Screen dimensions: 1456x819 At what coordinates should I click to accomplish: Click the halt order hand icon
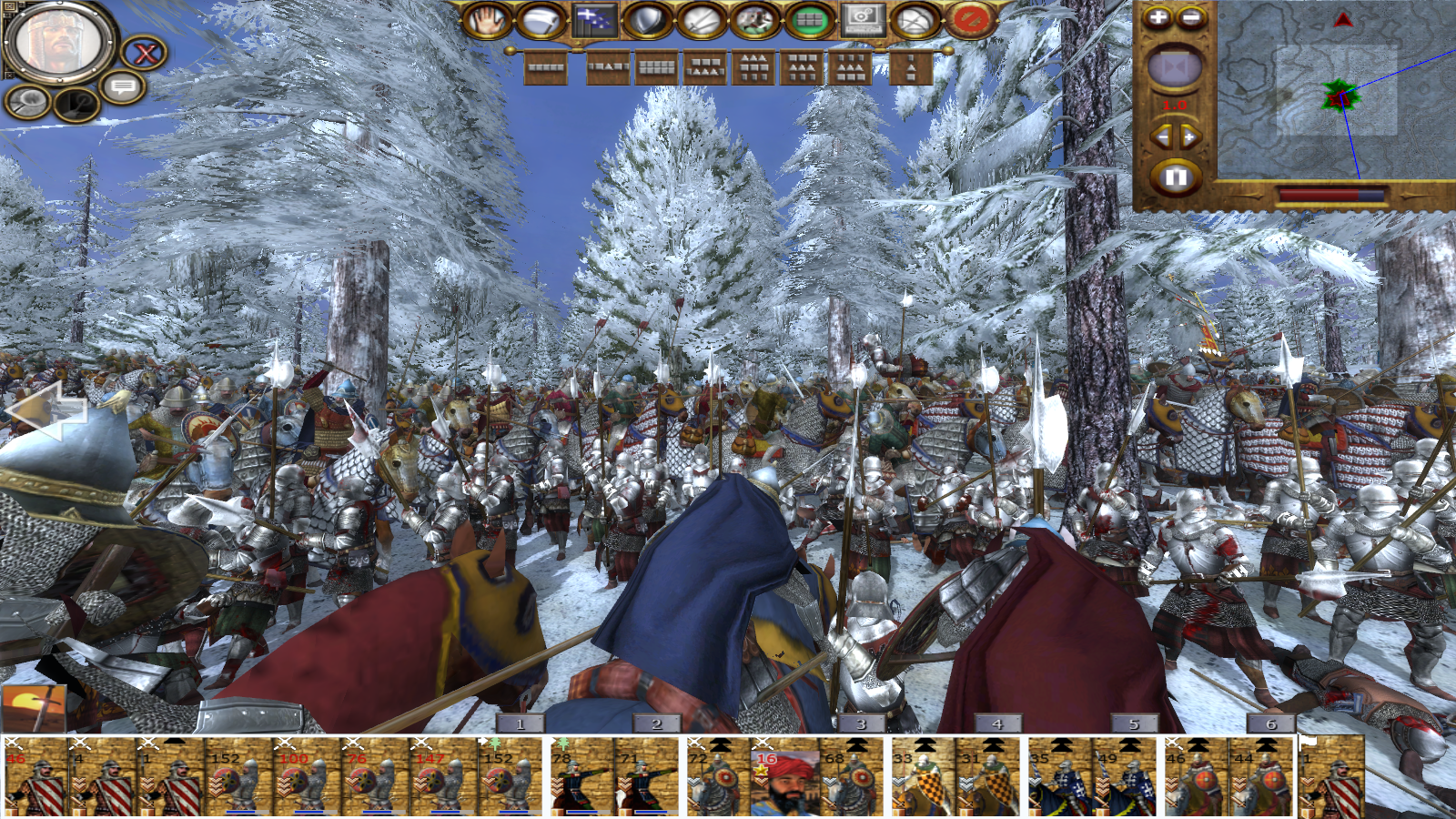[488, 20]
